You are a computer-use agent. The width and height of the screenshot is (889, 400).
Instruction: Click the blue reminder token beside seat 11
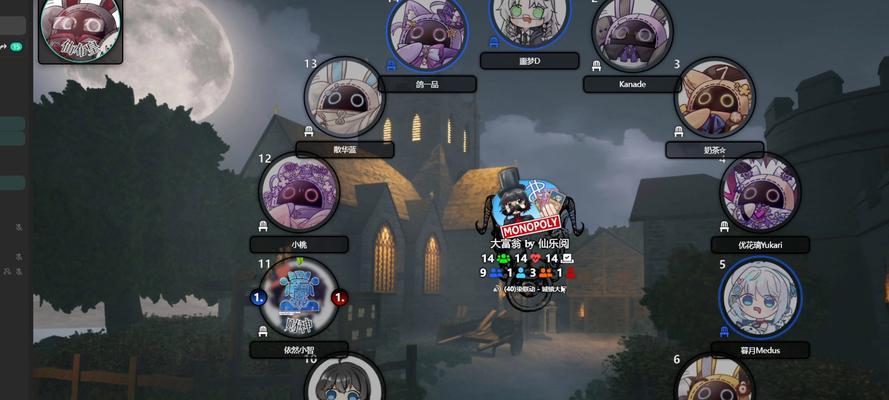259,297
